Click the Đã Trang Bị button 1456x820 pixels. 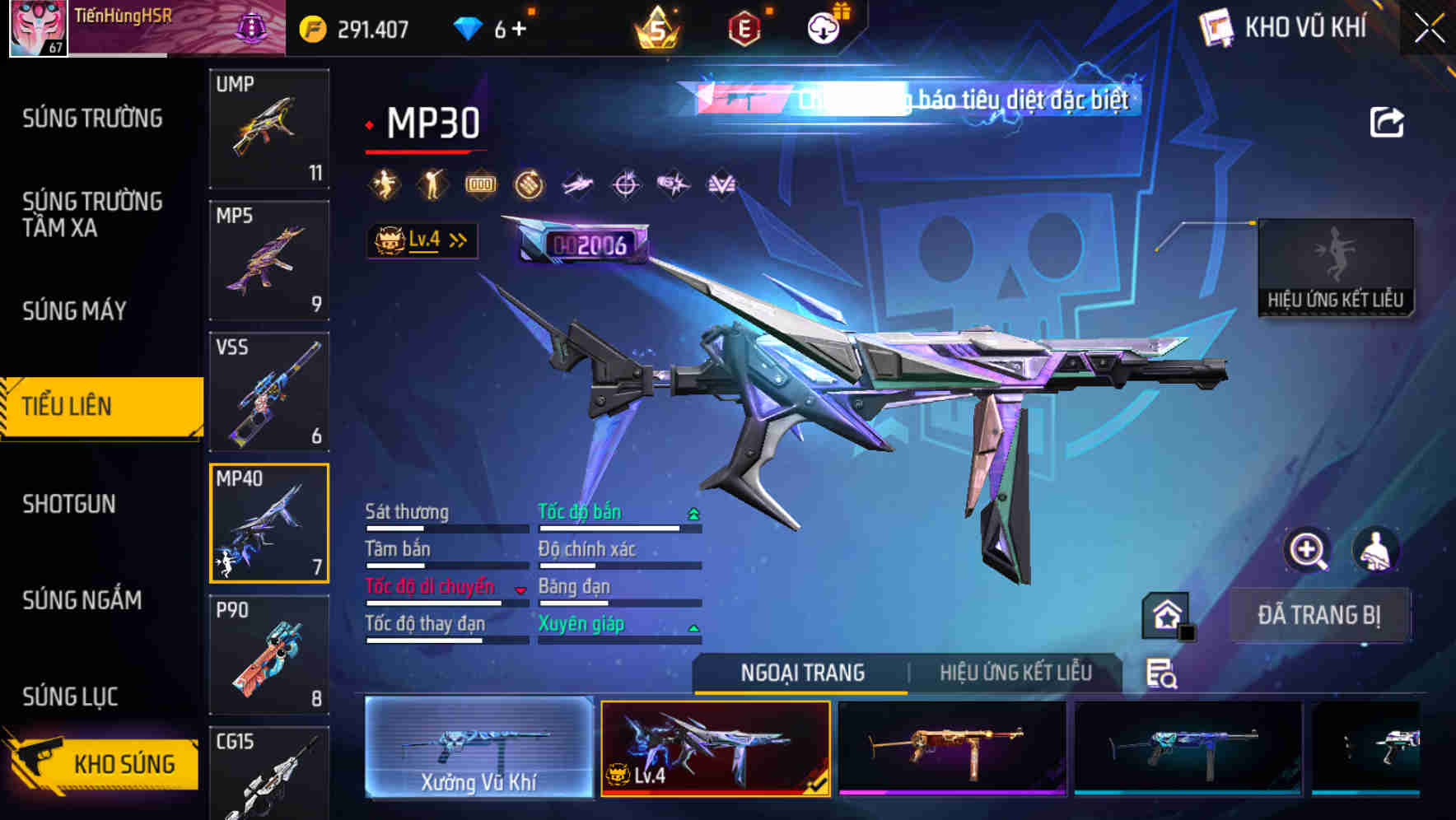coord(1320,614)
